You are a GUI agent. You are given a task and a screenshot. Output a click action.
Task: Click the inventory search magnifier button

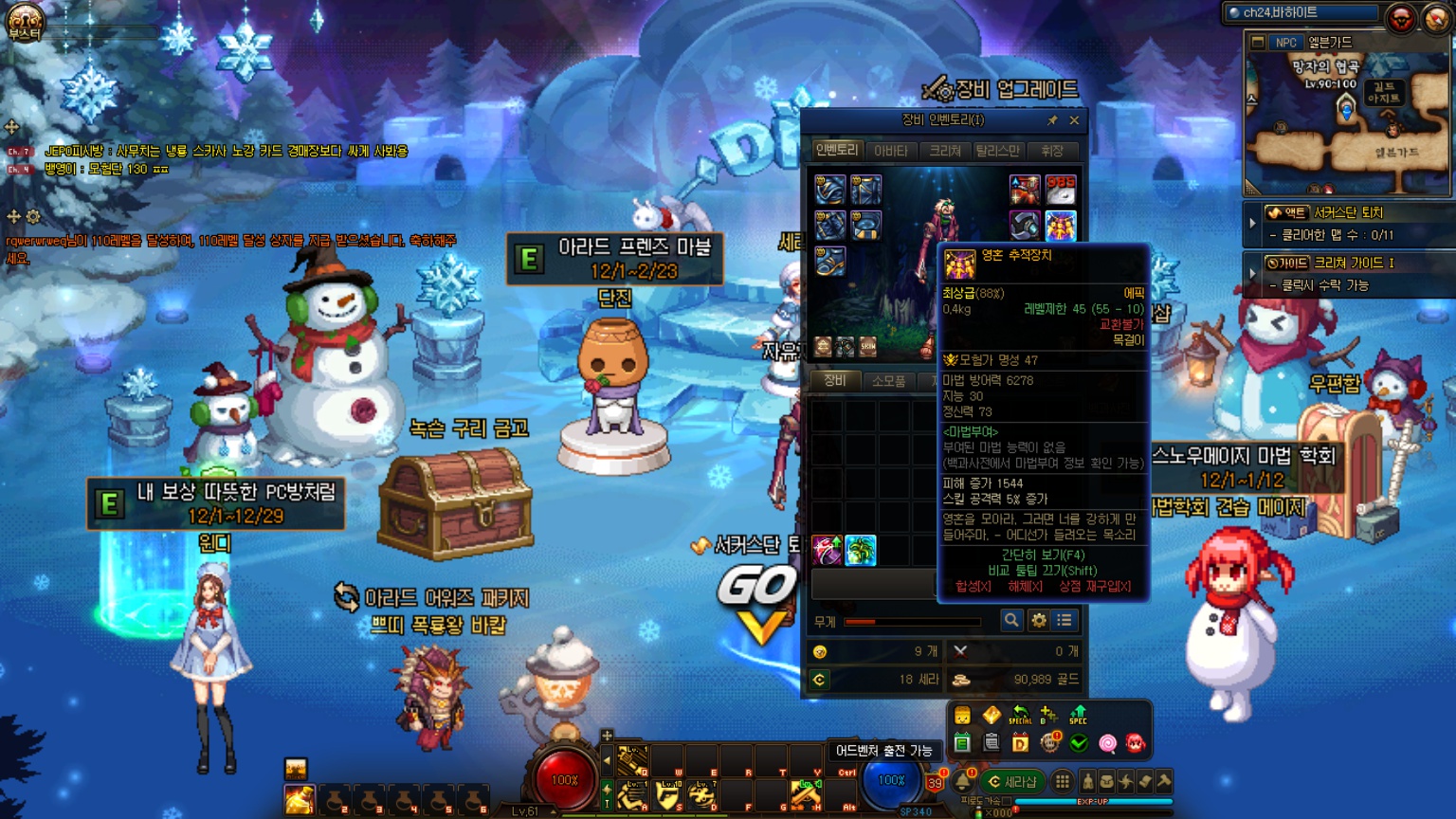1011,620
